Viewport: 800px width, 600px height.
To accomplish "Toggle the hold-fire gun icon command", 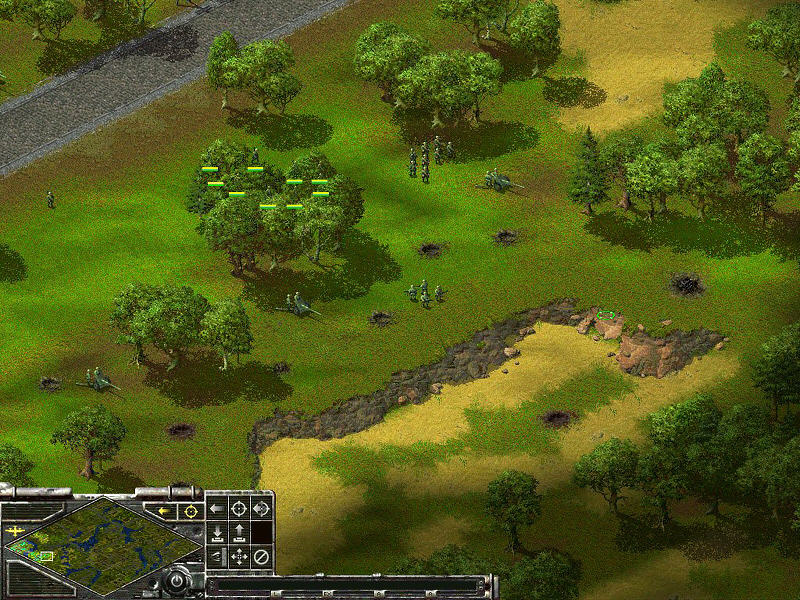I will [217, 556].
